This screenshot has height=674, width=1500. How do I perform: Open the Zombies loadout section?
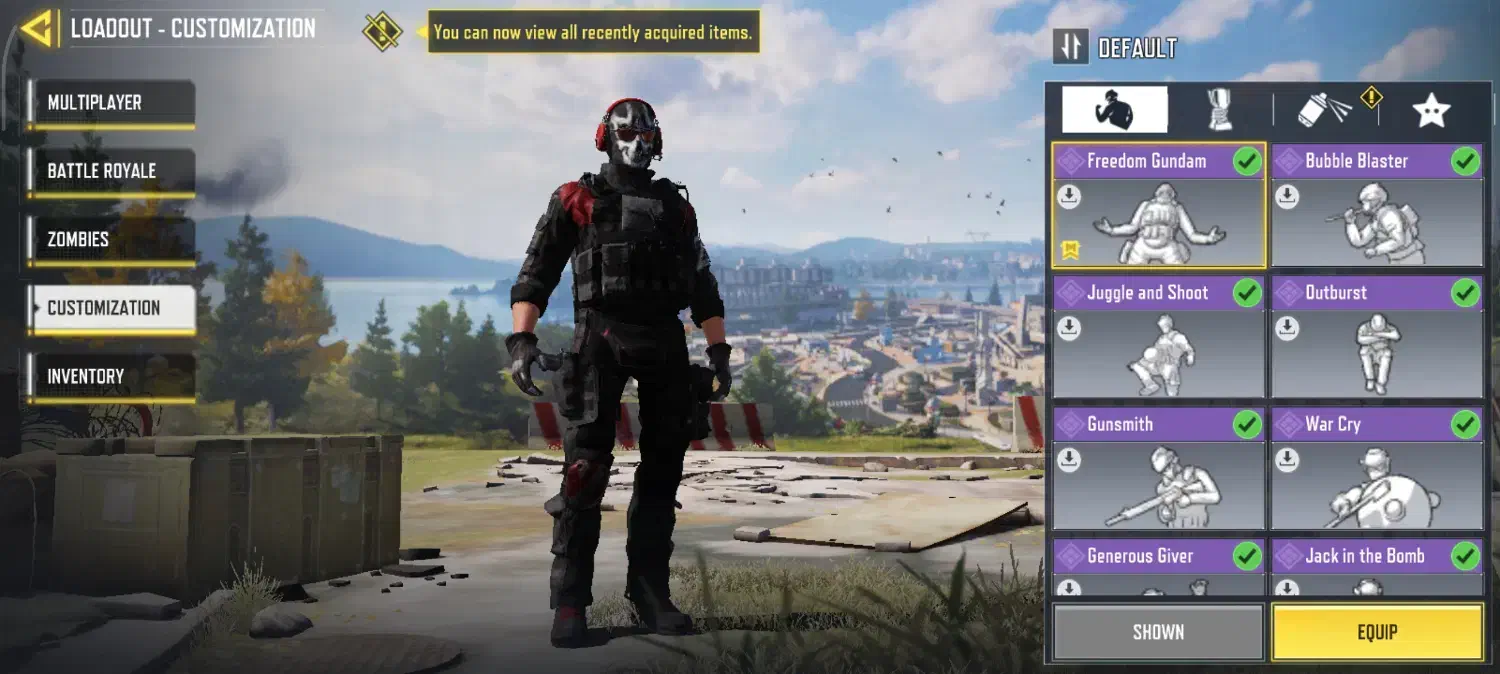pos(111,240)
